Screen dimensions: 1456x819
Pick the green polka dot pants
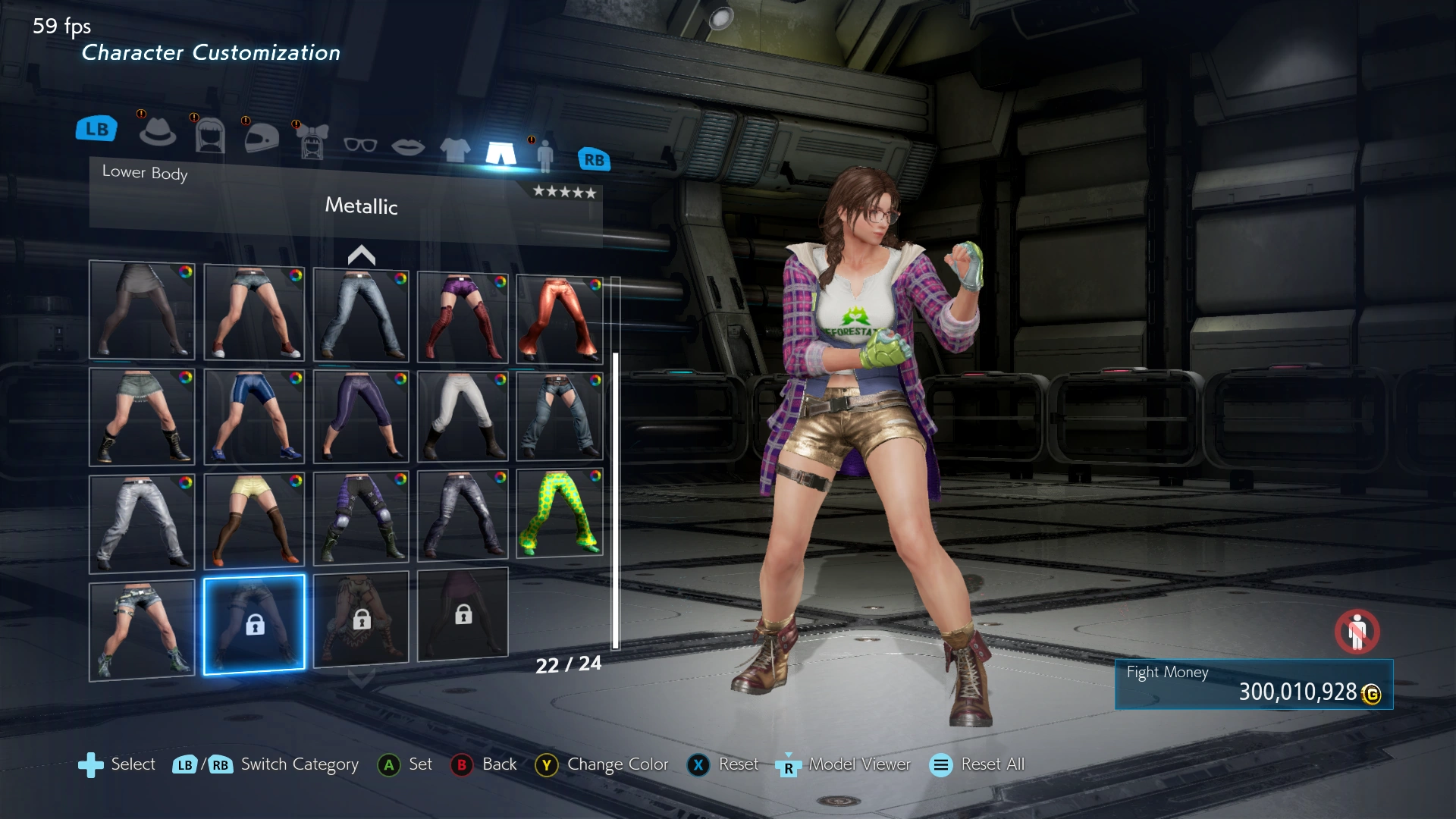[x=560, y=513]
